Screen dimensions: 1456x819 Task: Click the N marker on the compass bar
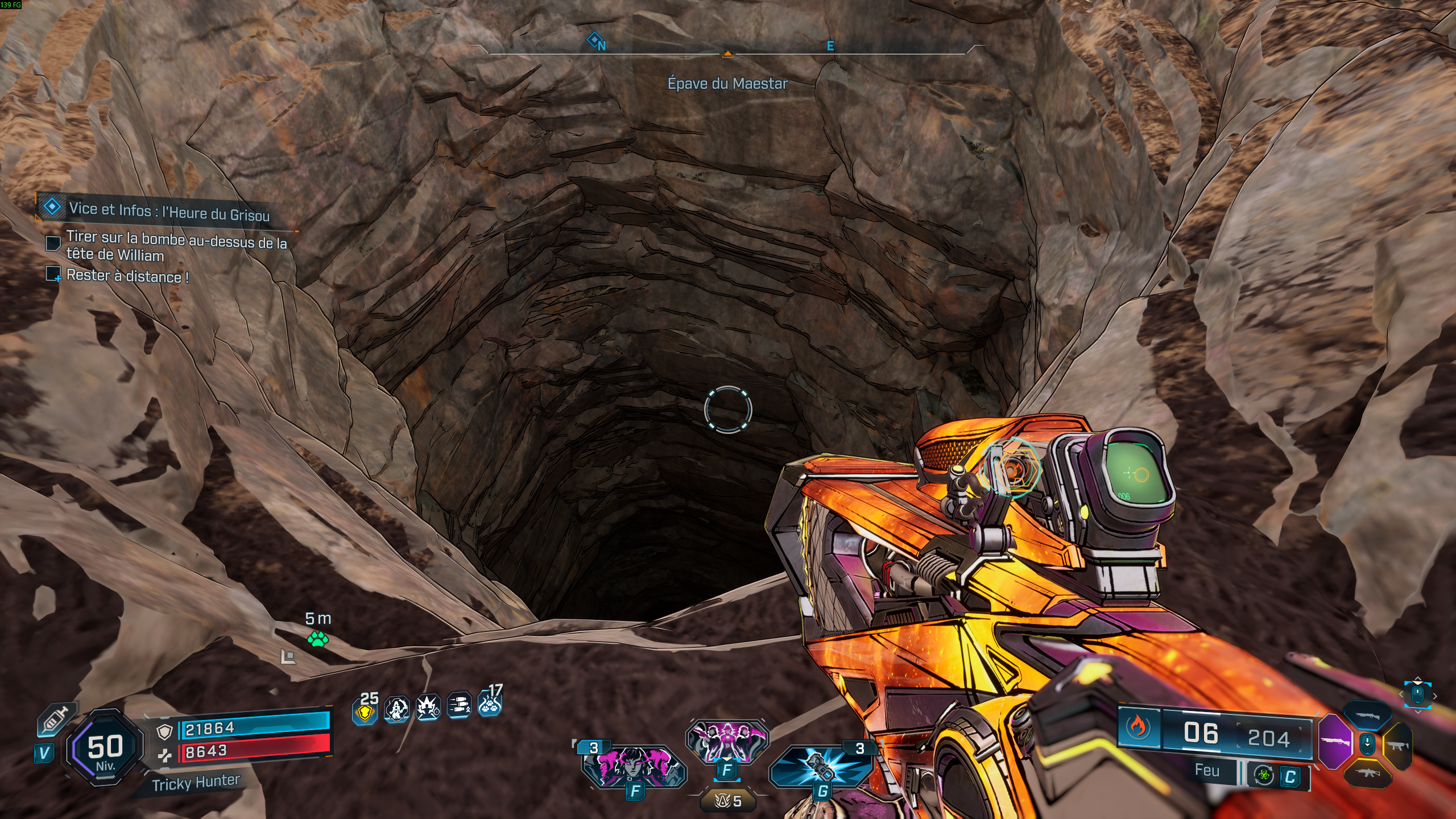601,43
